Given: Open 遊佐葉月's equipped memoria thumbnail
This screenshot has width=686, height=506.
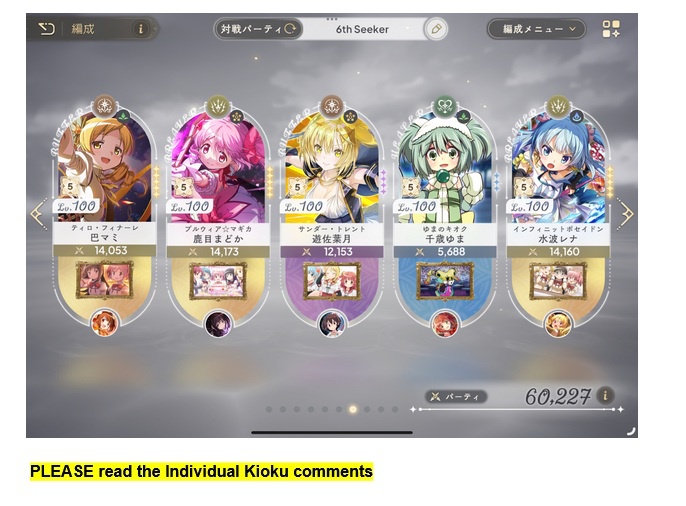Looking at the screenshot, I should coord(332,279).
